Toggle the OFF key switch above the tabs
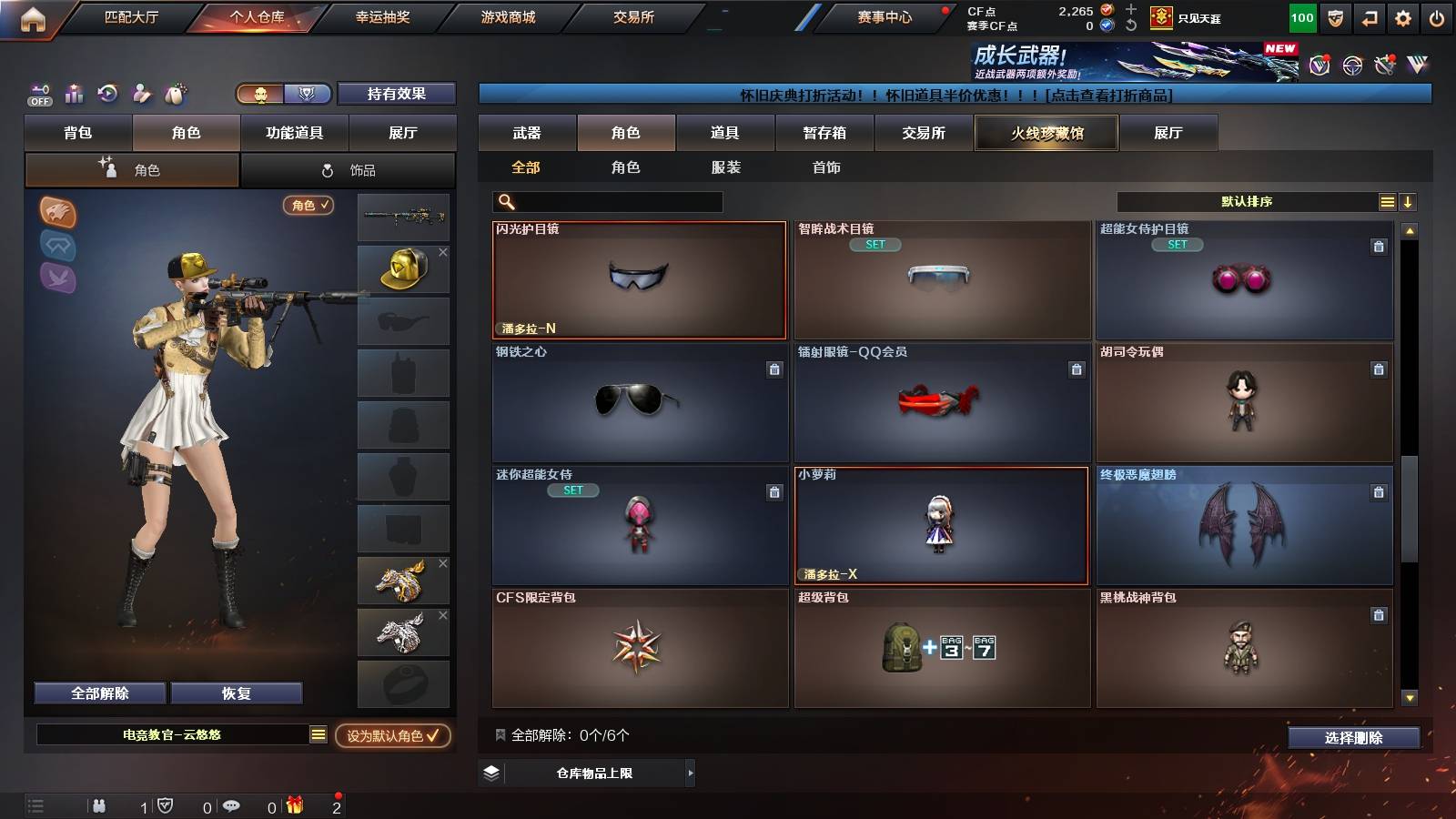This screenshot has height=819, width=1456. tap(38, 94)
